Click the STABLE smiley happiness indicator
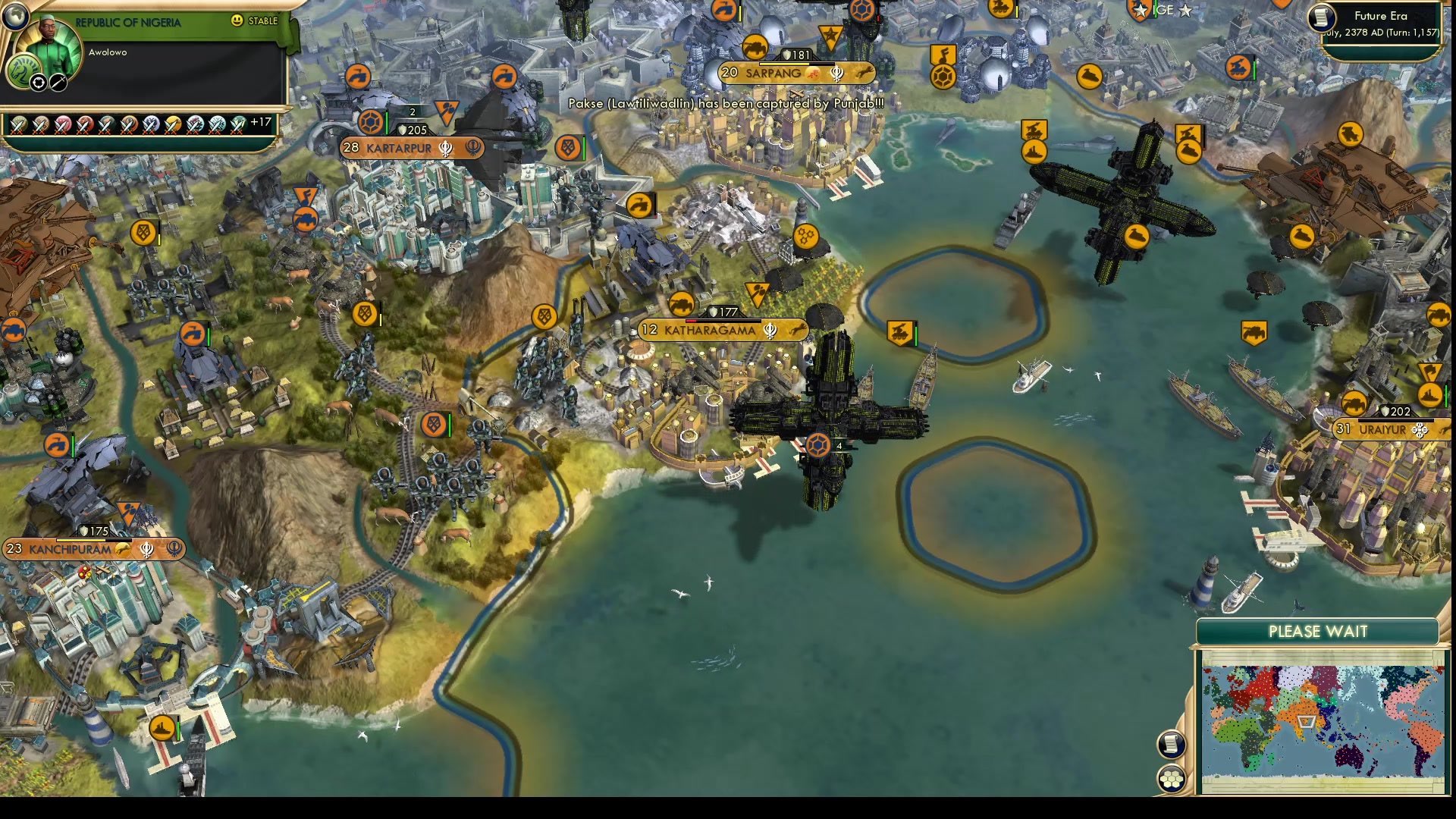This screenshot has width=1456, height=819. tap(237, 21)
